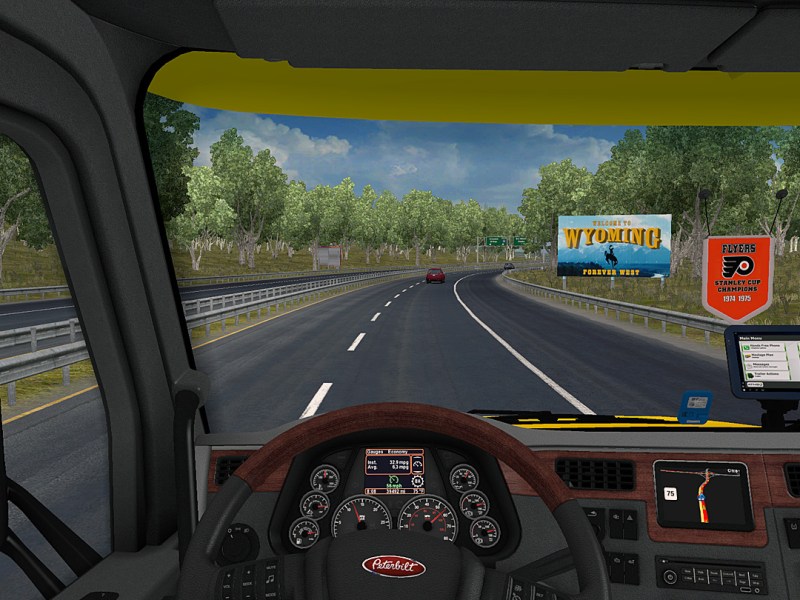800x600 pixels.
Task: Open the dashboard navigation route map
Action: (x=703, y=494)
